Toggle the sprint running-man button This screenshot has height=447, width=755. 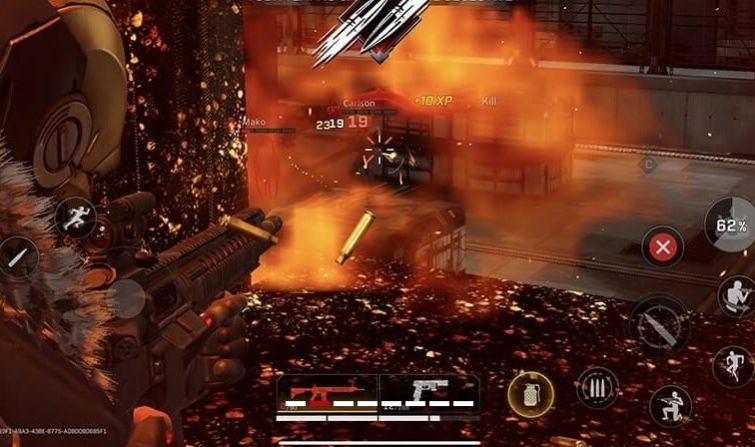point(74,217)
